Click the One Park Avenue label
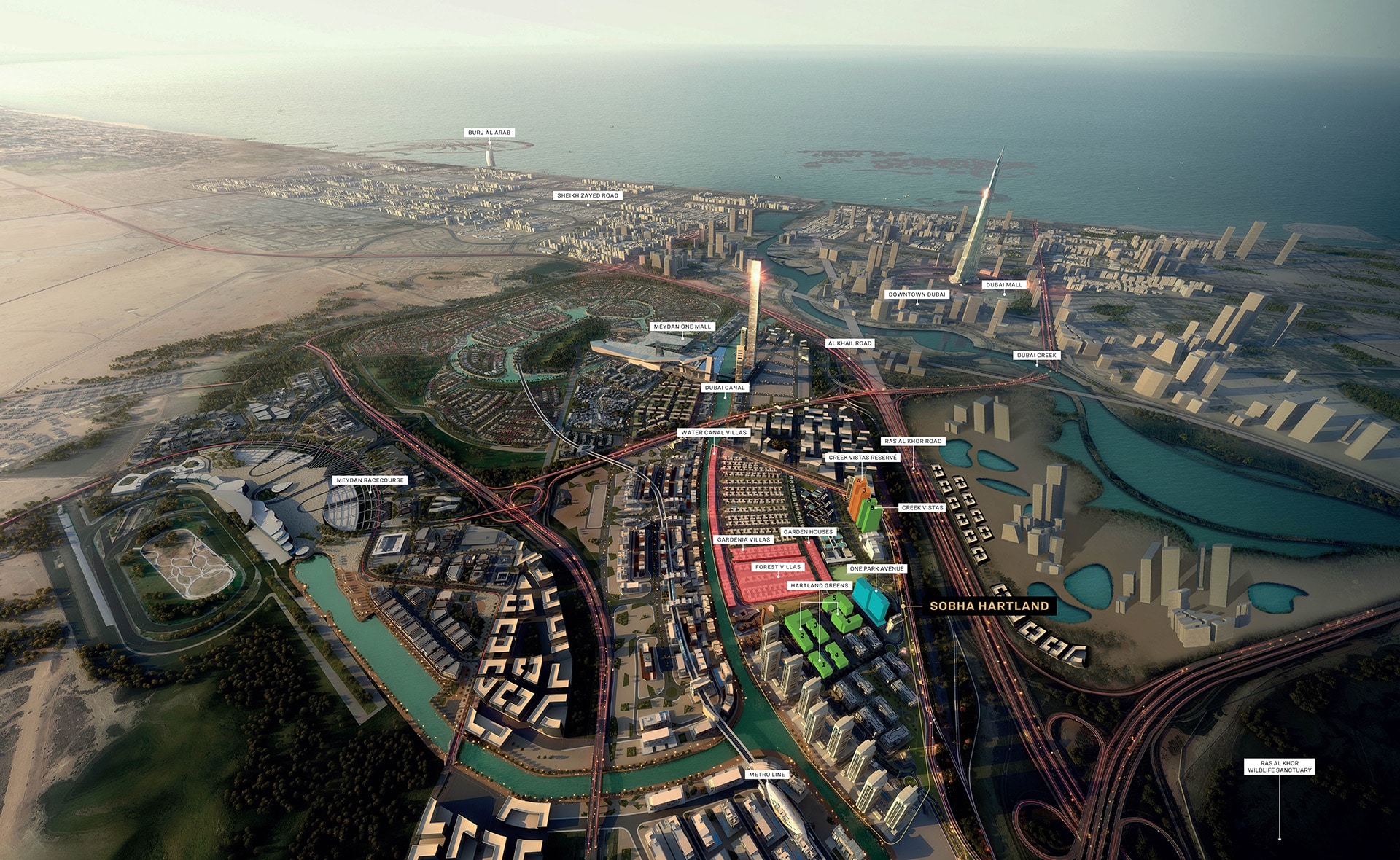Viewport: 1400px width, 860px height. (876, 568)
